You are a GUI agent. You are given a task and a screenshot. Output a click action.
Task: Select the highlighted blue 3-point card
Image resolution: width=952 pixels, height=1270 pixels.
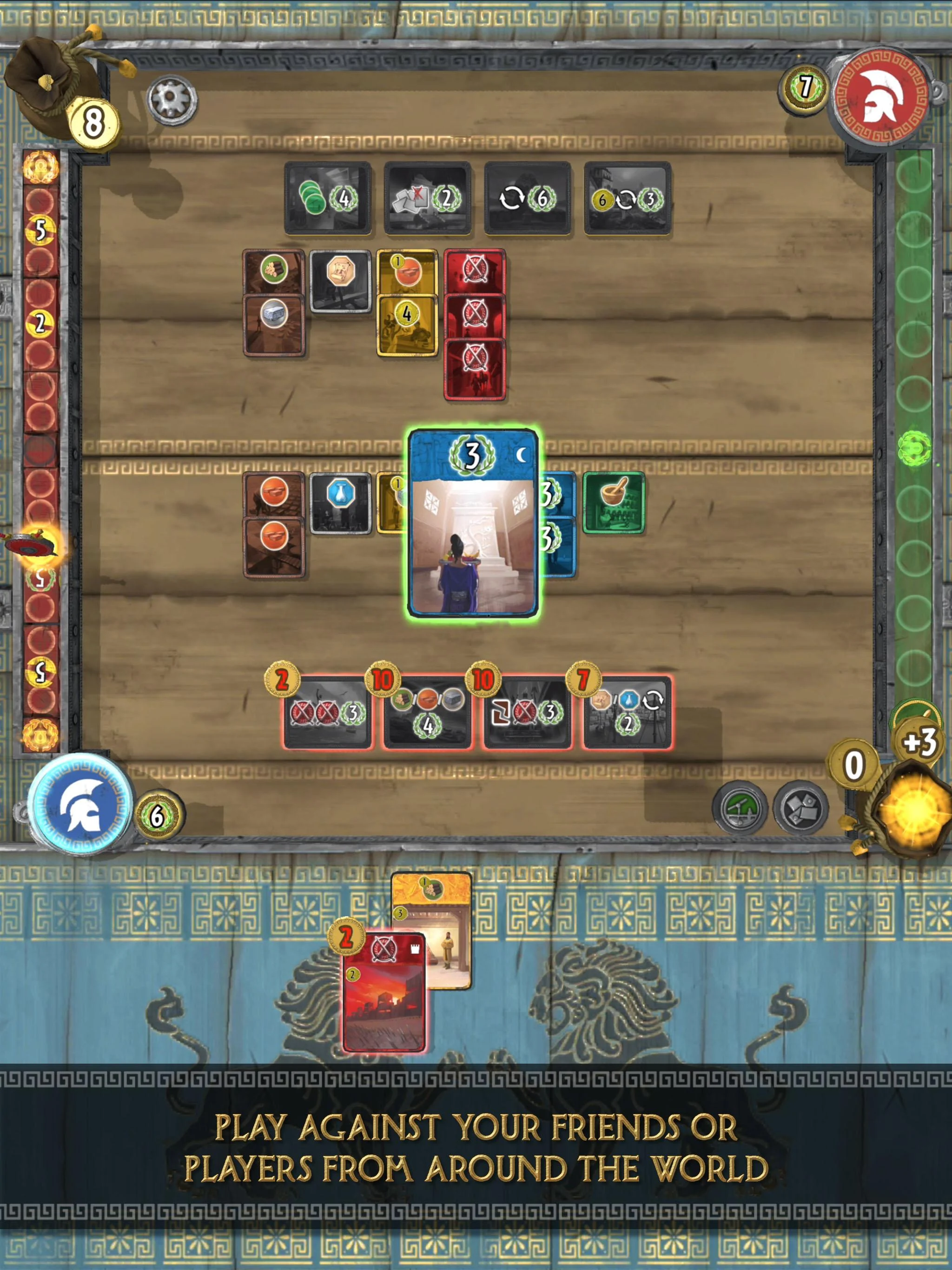473,523
